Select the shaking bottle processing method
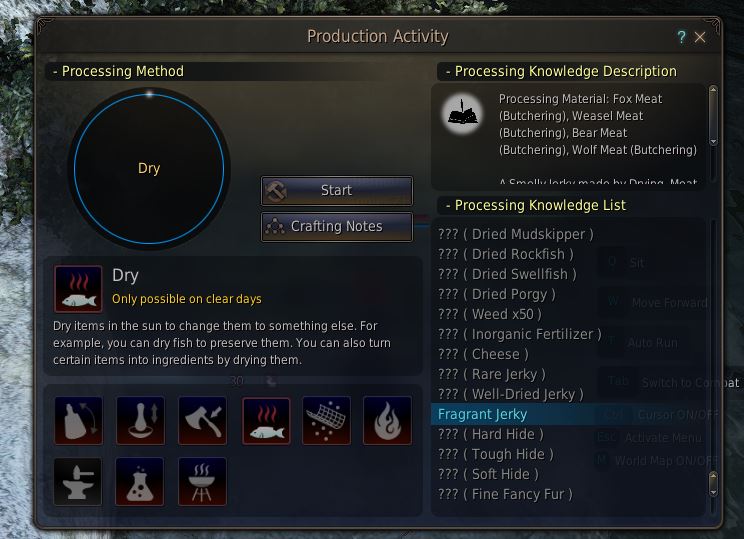 pos(79,420)
